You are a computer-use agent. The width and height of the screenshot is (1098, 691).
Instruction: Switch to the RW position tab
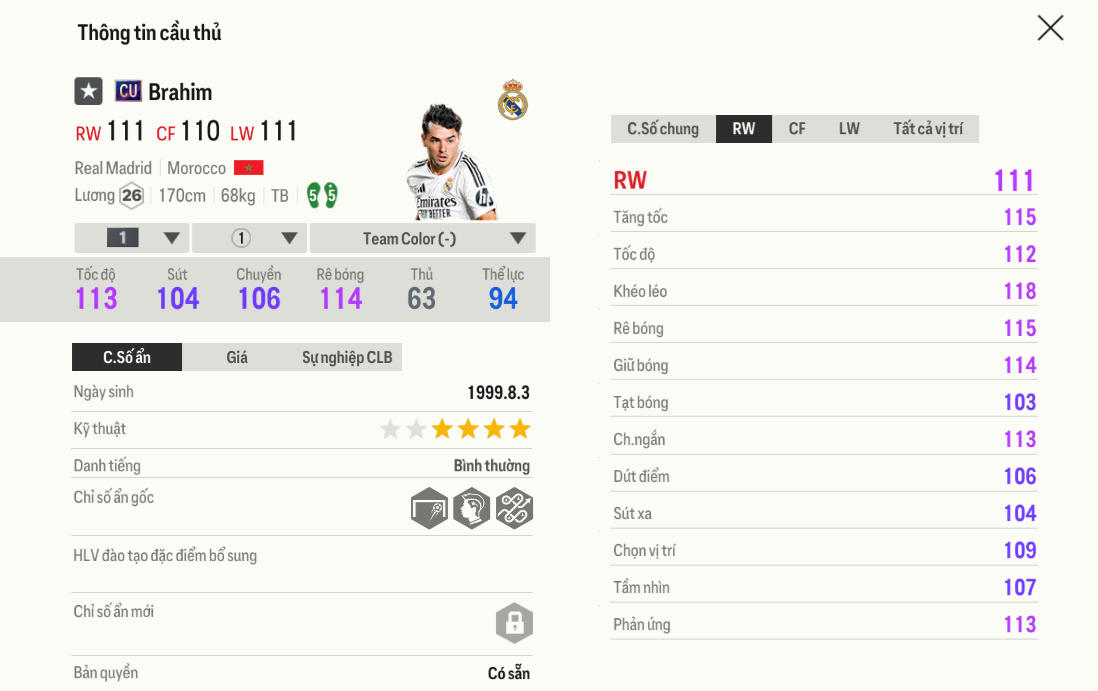[744, 129]
